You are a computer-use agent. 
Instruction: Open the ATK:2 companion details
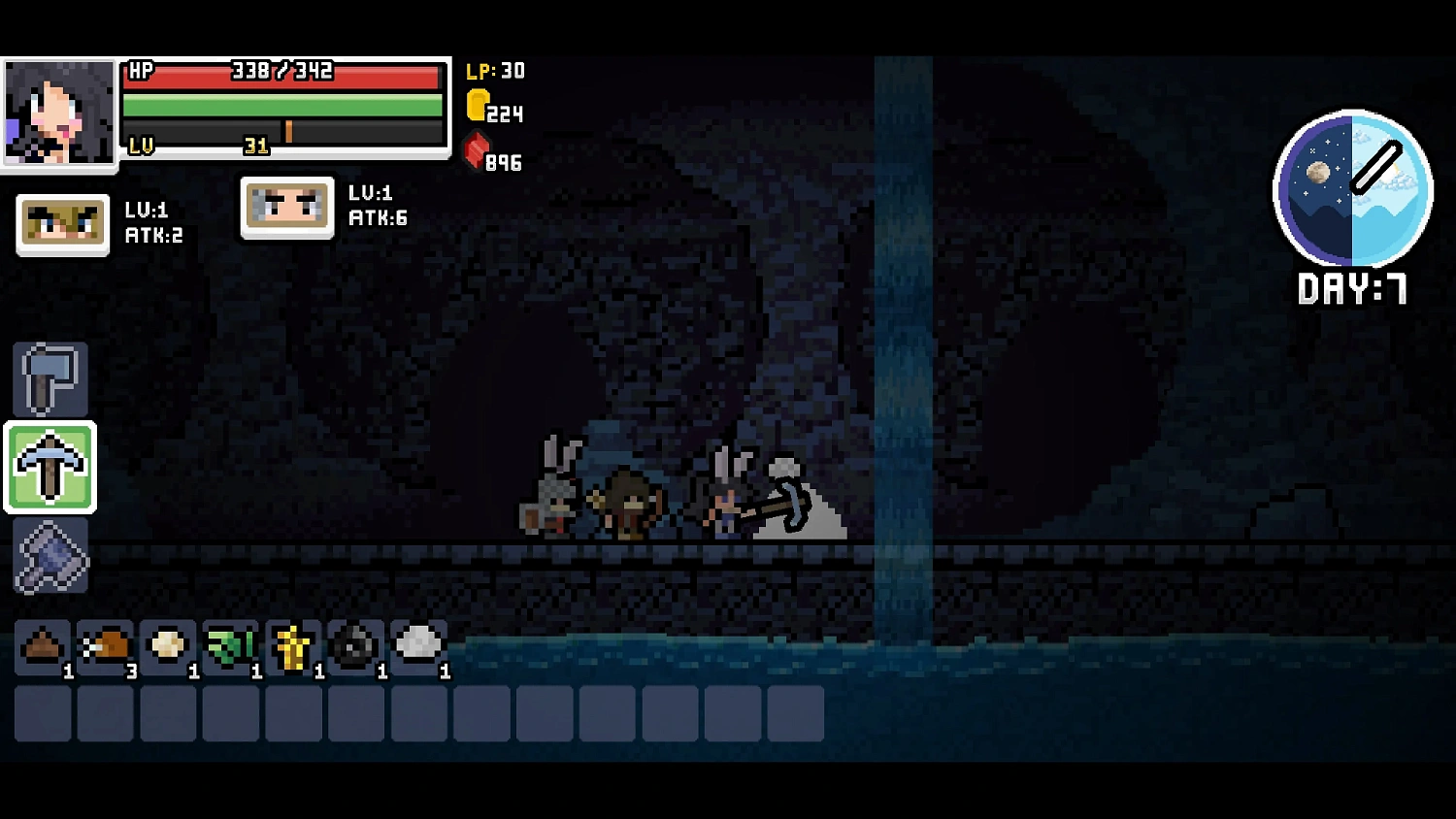click(x=61, y=223)
